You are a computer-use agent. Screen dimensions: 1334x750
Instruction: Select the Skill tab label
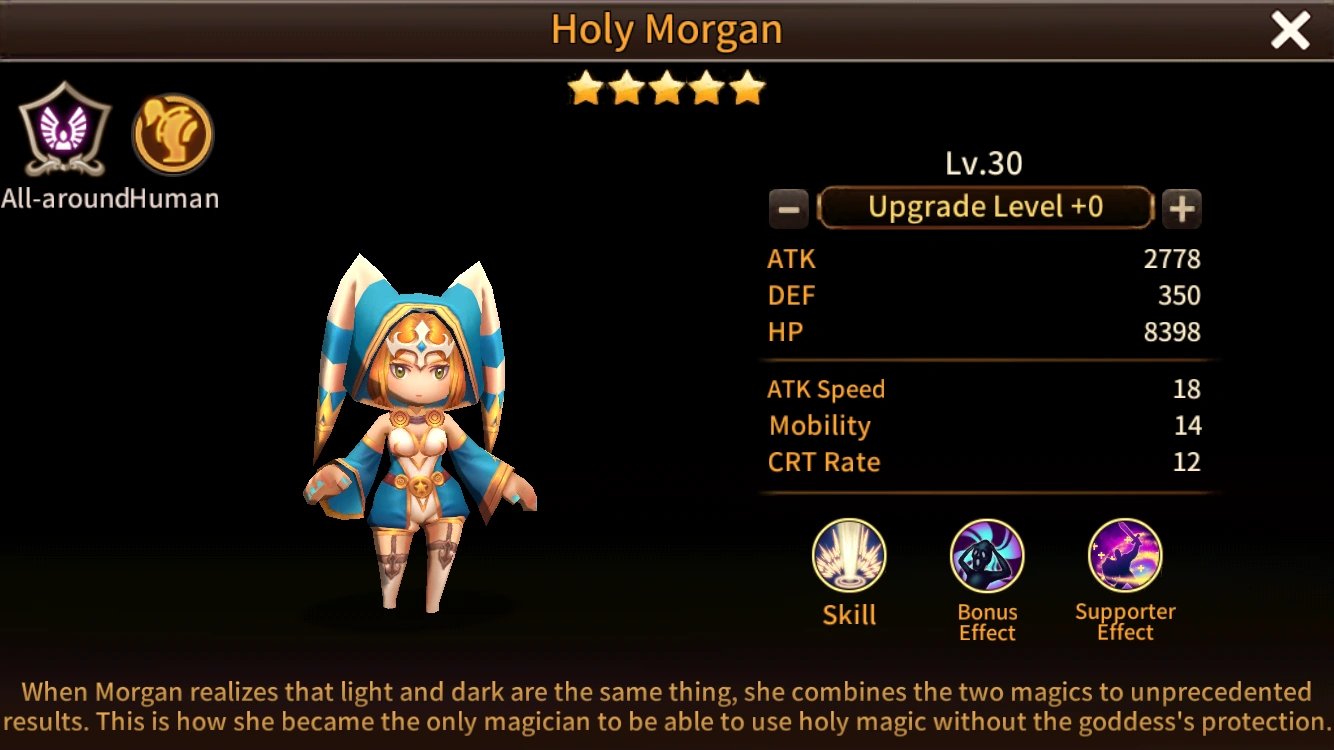click(848, 617)
